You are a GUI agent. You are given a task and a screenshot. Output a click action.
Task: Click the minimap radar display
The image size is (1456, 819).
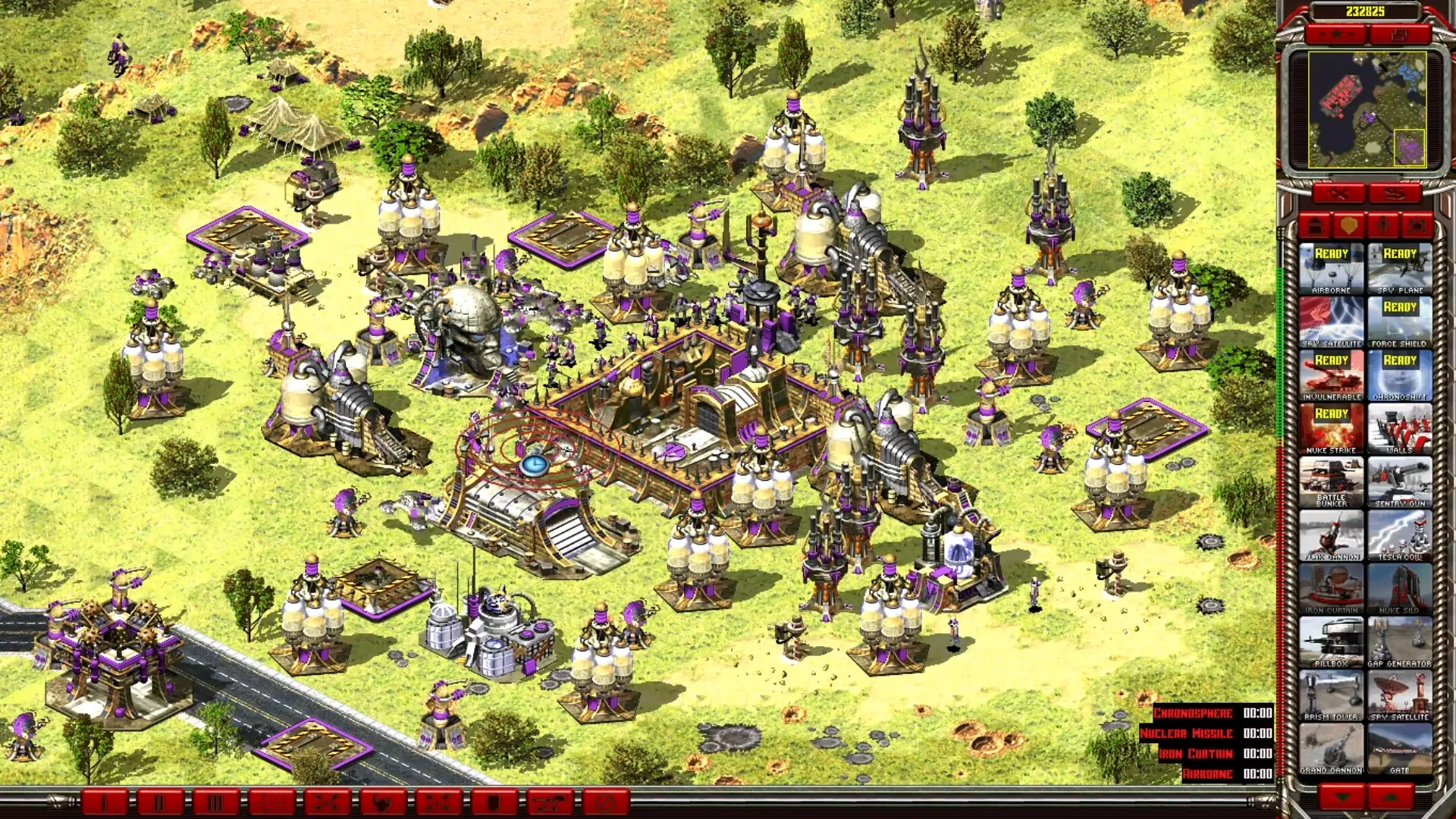(x=1367, y=110)
